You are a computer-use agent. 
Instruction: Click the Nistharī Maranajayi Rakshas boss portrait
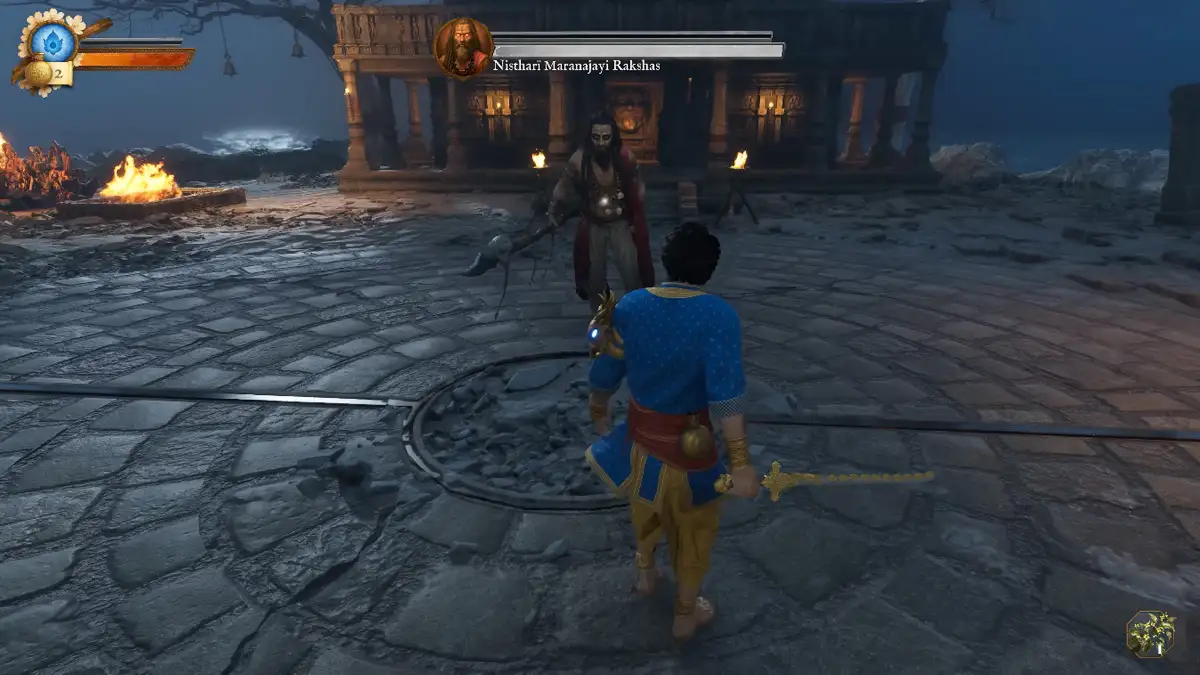click(463, 47)
